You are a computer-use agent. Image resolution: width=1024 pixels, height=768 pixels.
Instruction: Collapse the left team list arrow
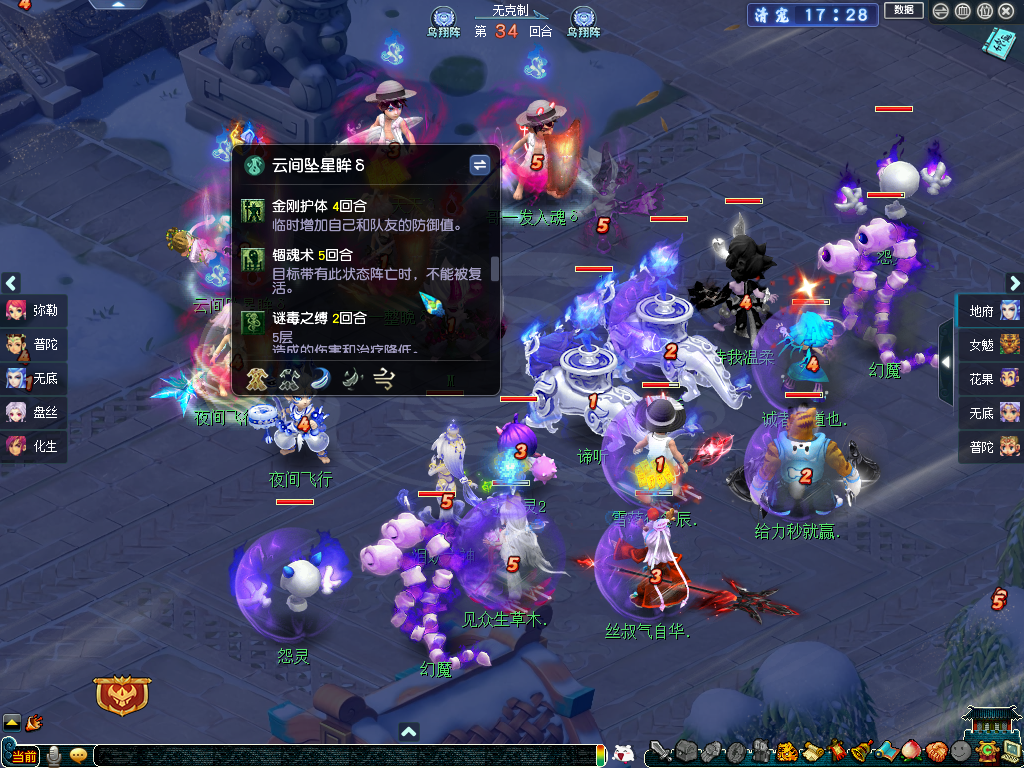(x=11, y=283)
